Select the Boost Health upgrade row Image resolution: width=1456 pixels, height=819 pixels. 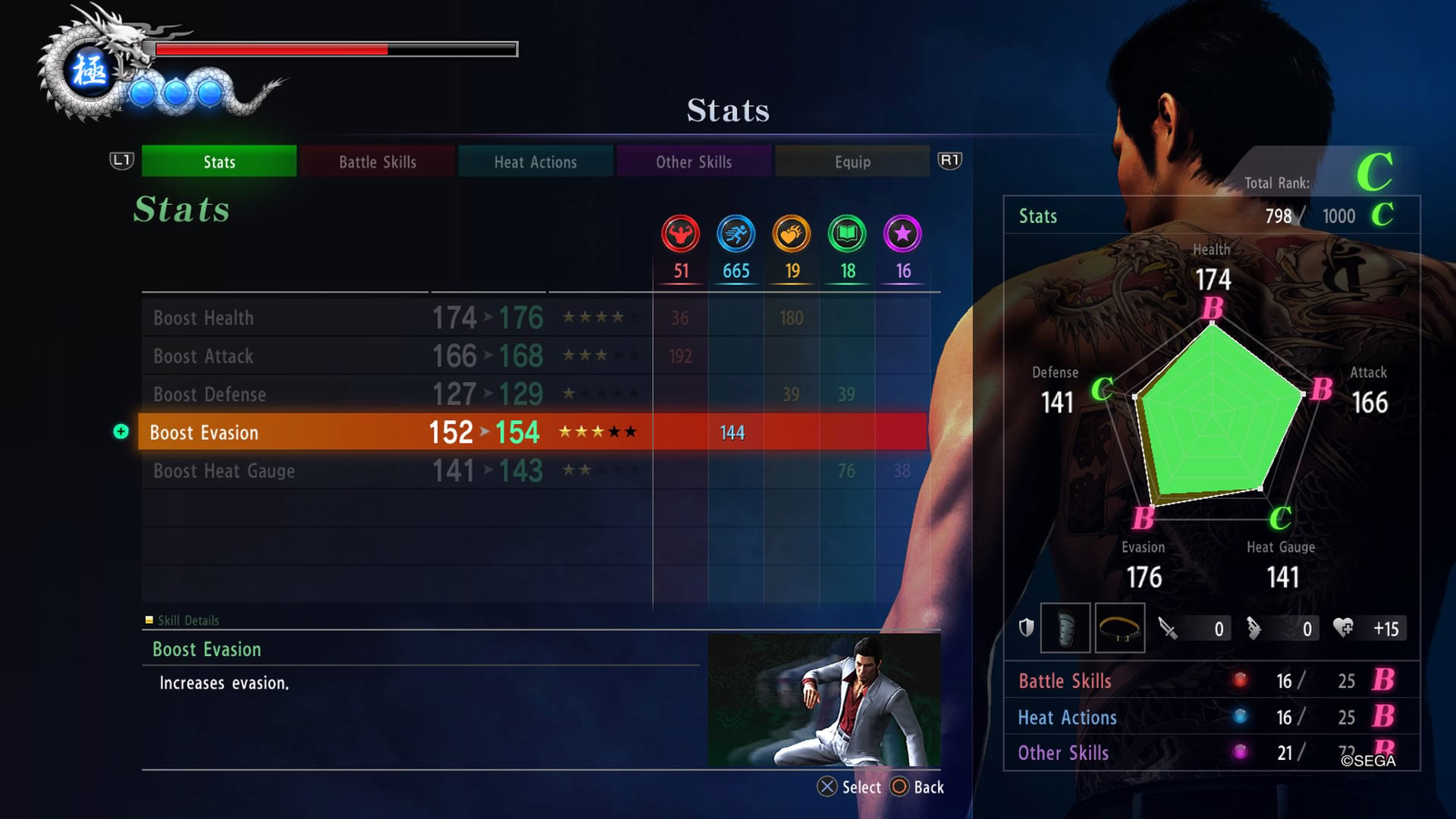click(394, 318)
